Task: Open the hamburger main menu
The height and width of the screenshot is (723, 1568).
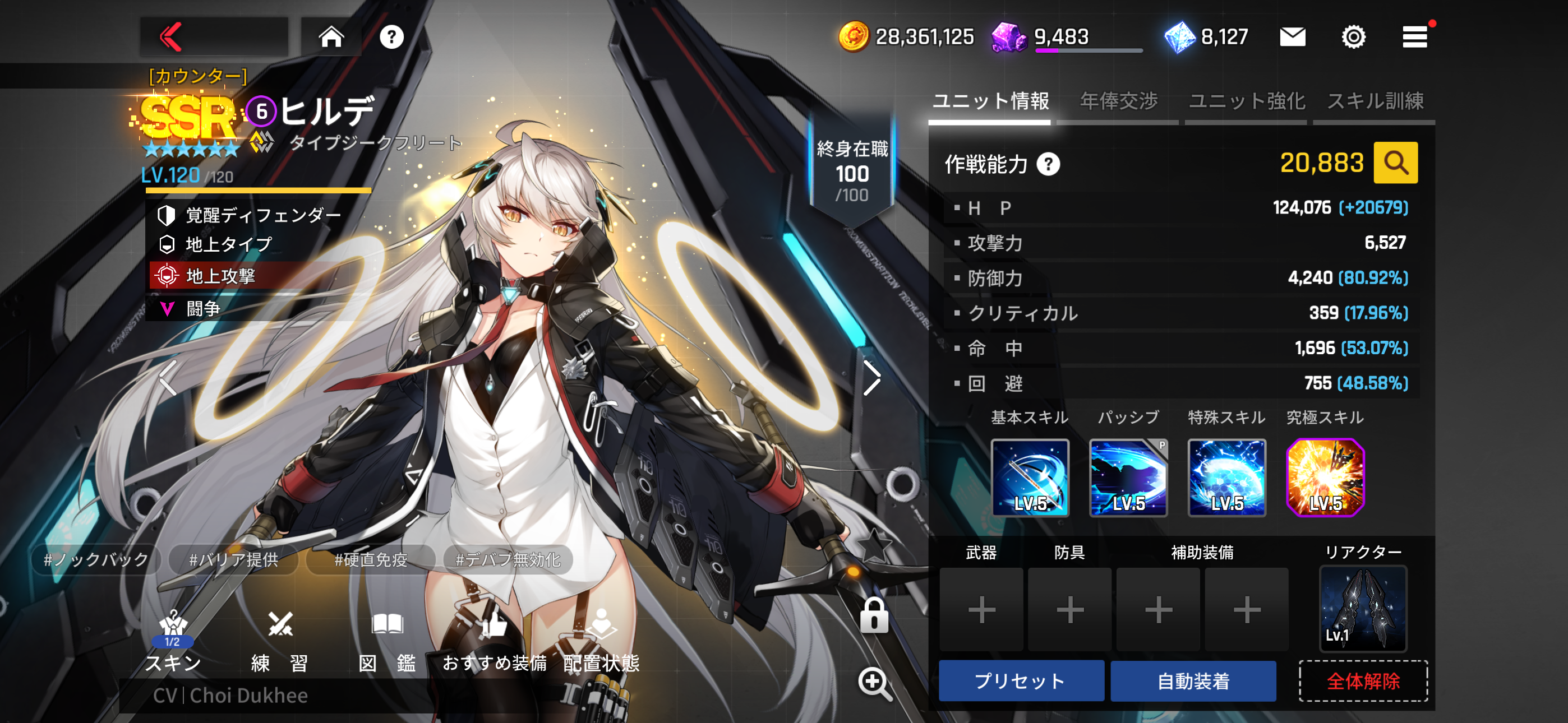Action: (x=1414, y=37)
